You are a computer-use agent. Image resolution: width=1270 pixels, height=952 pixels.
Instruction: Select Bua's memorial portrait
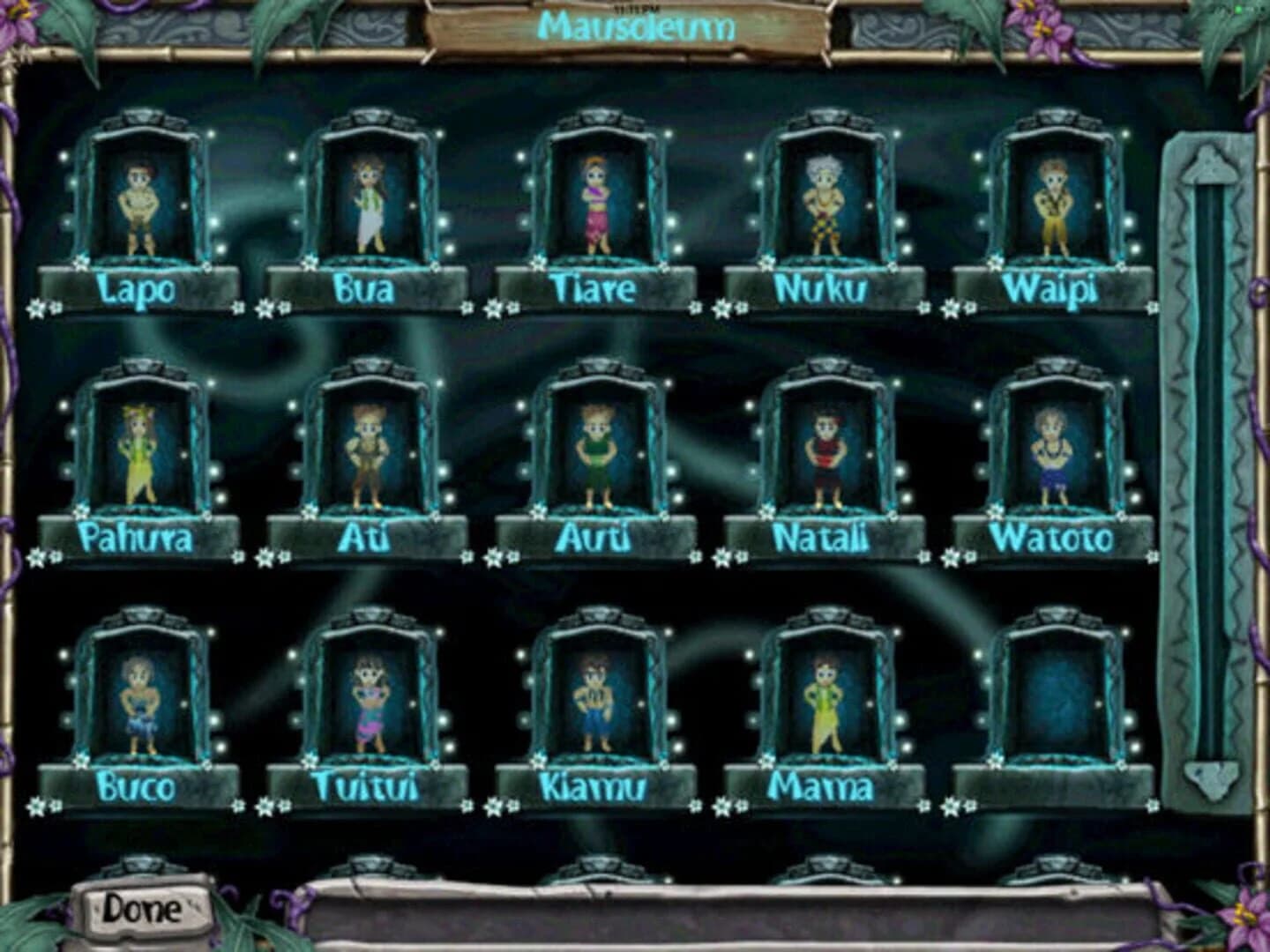coord(370,203)
